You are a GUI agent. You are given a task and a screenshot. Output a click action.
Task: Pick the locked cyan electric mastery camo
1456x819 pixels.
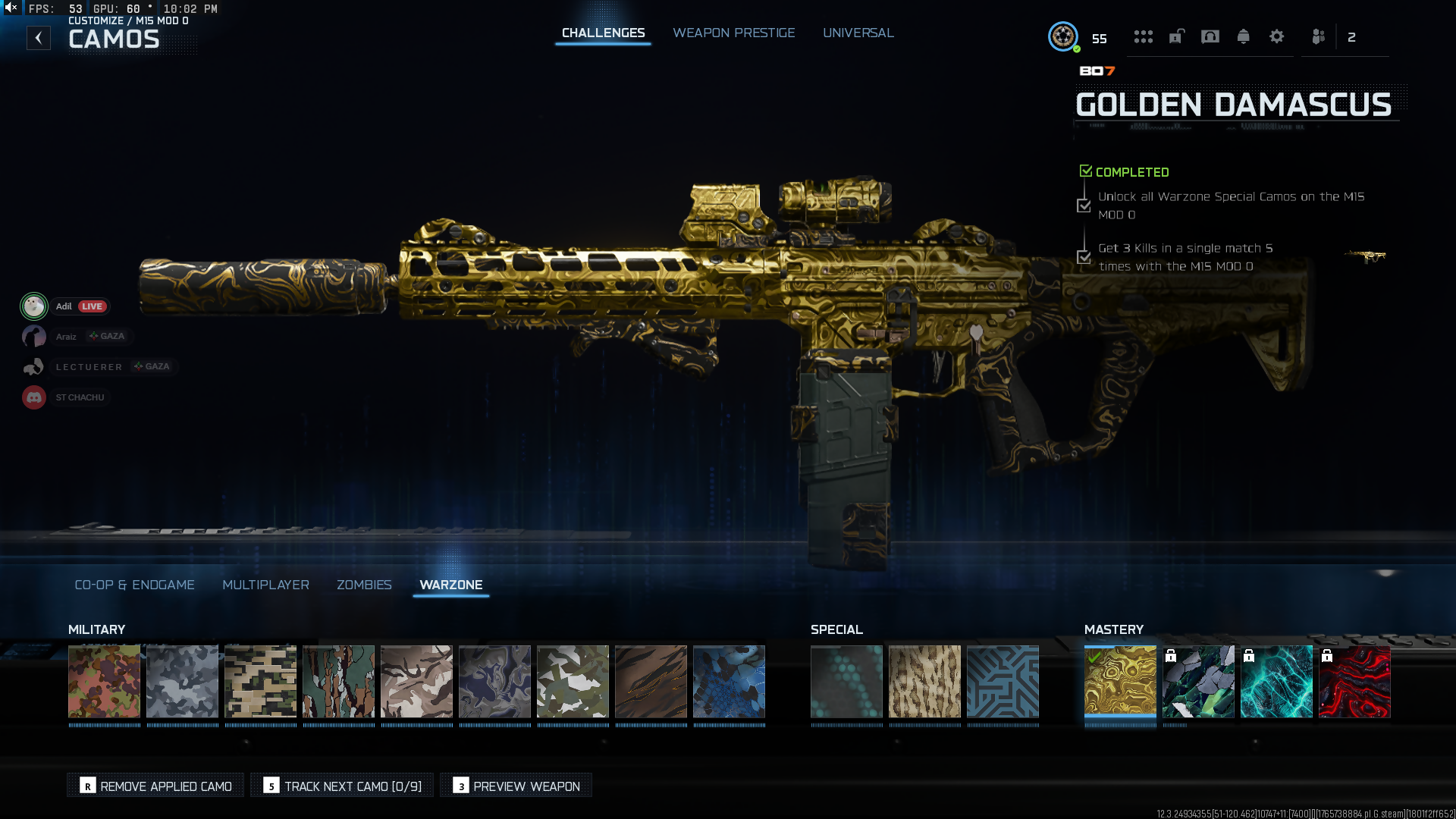tap(1276, 681)
